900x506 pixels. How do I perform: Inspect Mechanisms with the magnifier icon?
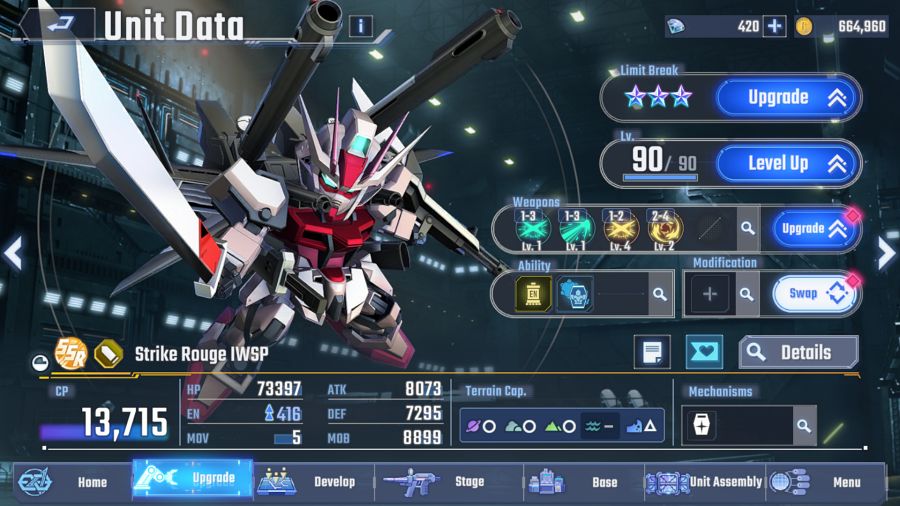click(x=803, y=427)
